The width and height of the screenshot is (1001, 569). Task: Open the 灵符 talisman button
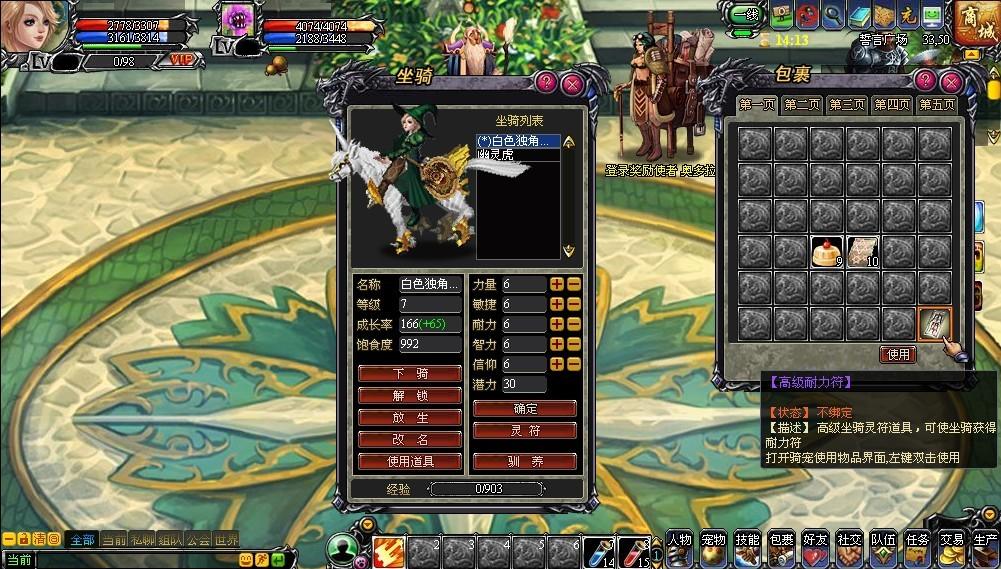[525, 431]
